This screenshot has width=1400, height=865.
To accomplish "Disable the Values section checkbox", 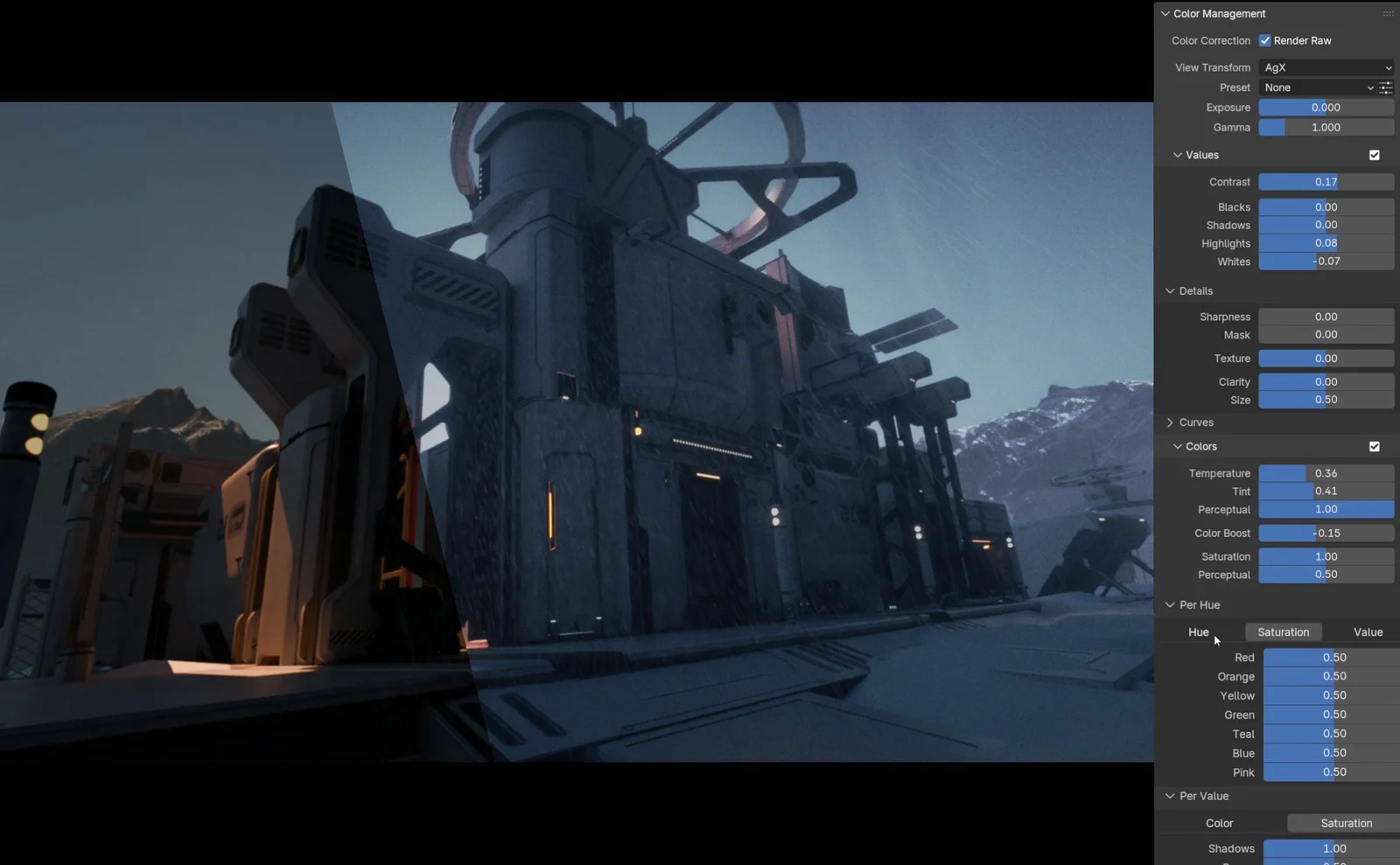I will point(1375,155).
